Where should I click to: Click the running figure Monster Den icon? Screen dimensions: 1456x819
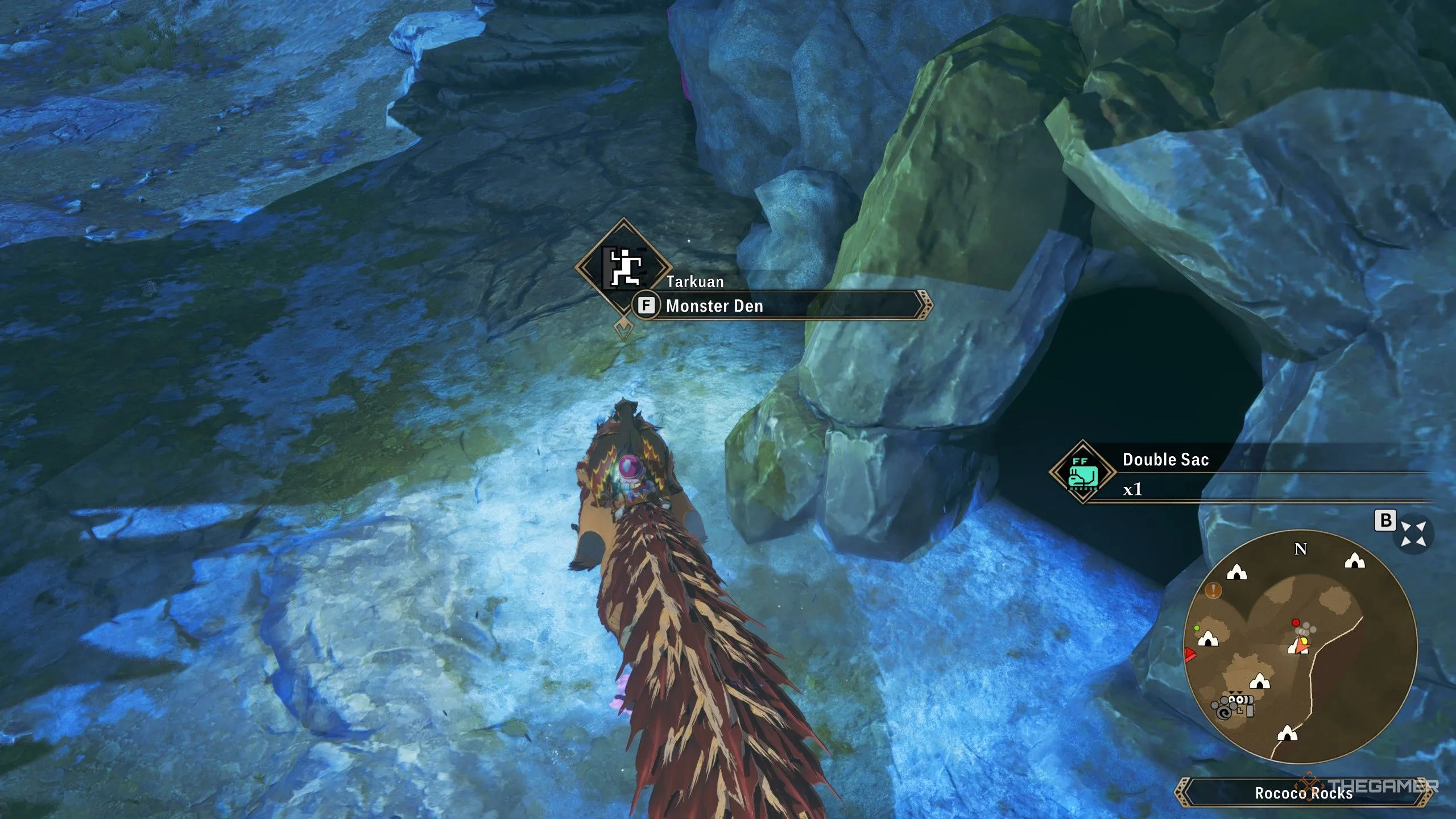point(624,267)
